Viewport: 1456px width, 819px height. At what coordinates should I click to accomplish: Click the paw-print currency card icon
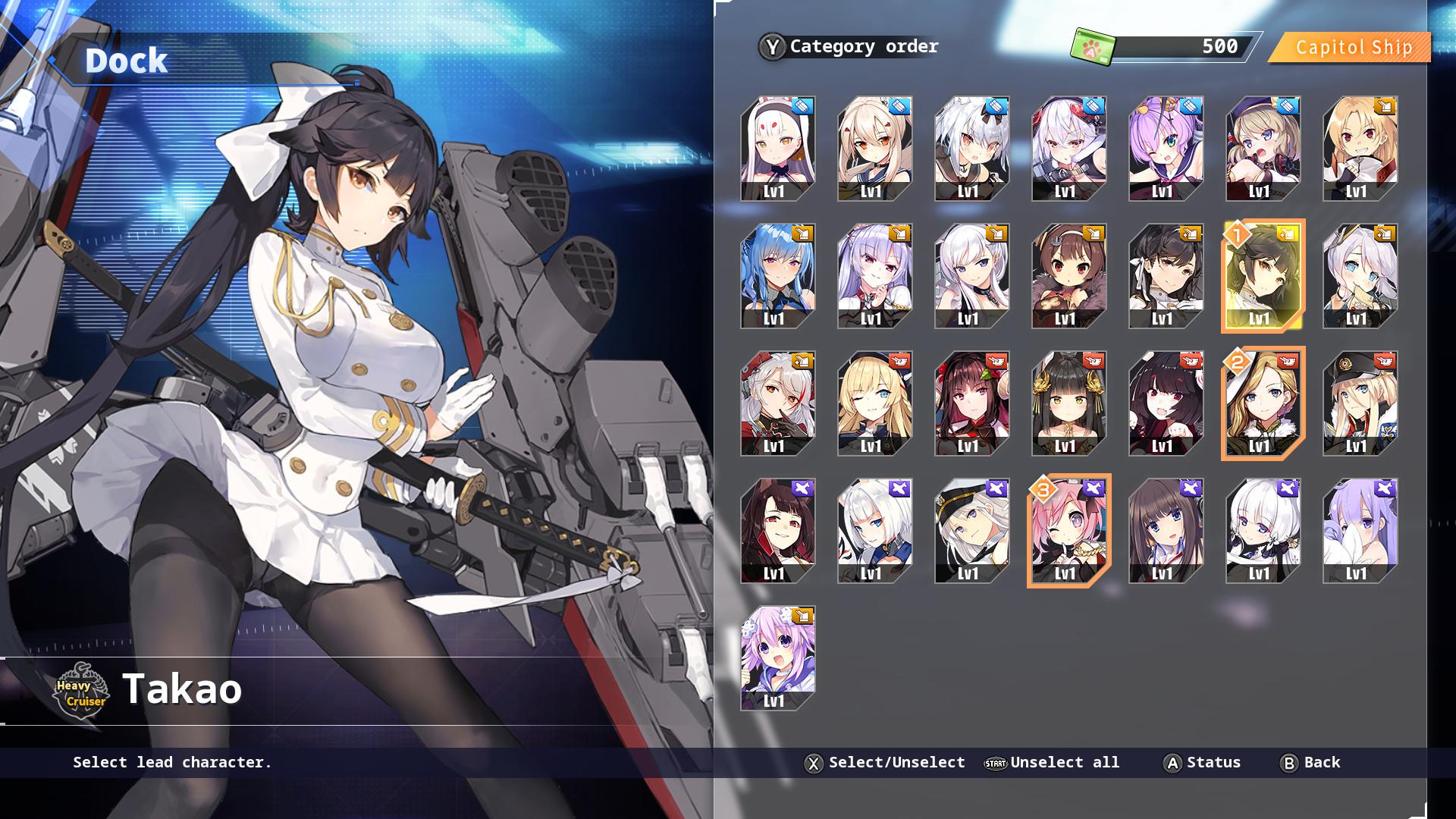1092,43
